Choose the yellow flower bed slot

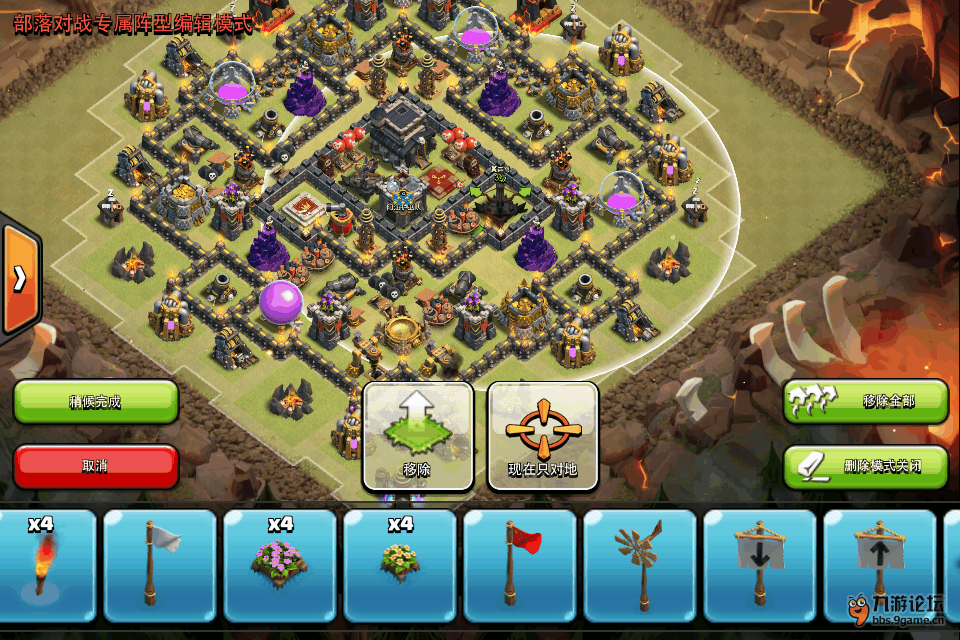click(400, 565)
